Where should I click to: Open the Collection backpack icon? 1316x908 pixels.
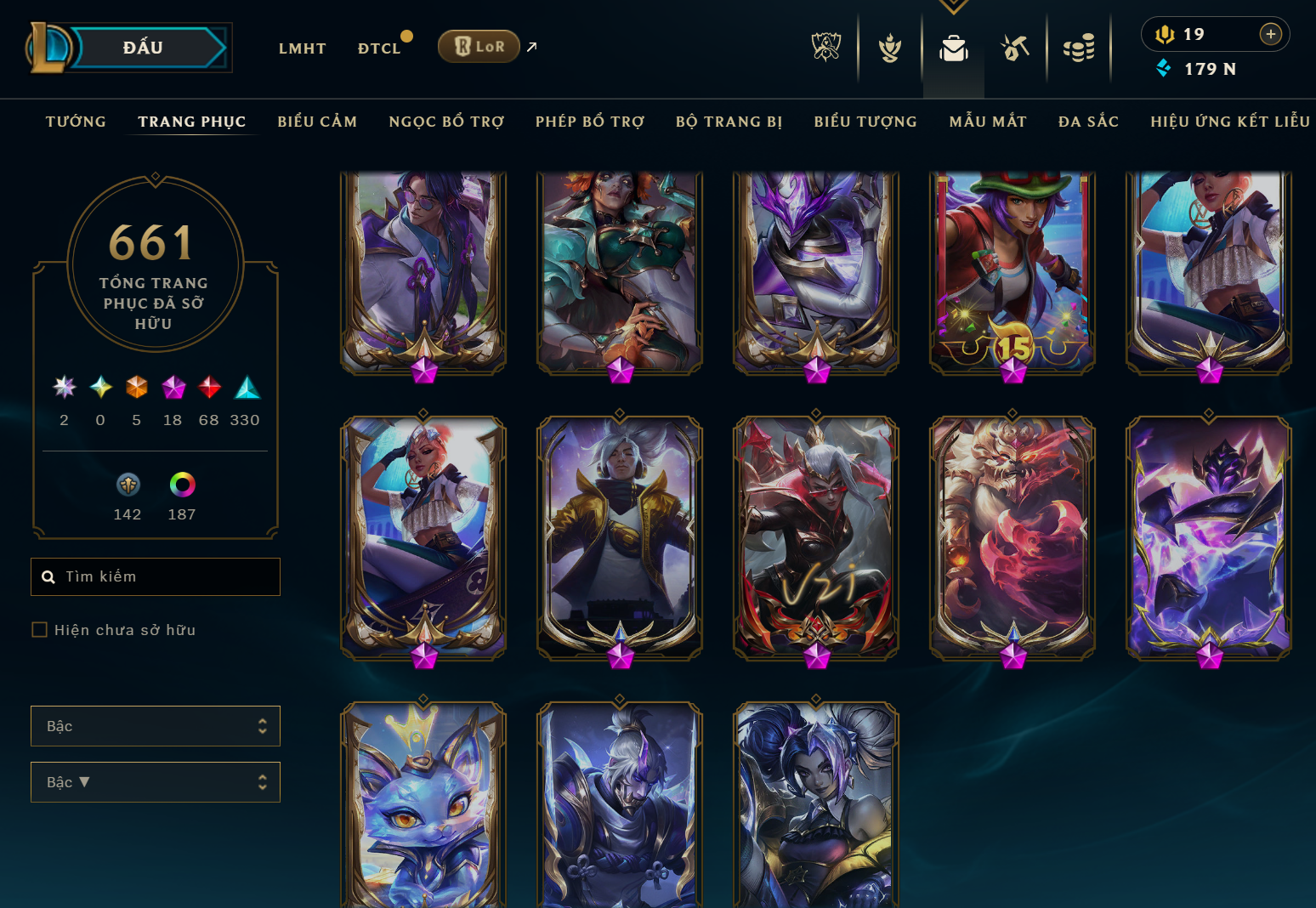coord(953,48)
